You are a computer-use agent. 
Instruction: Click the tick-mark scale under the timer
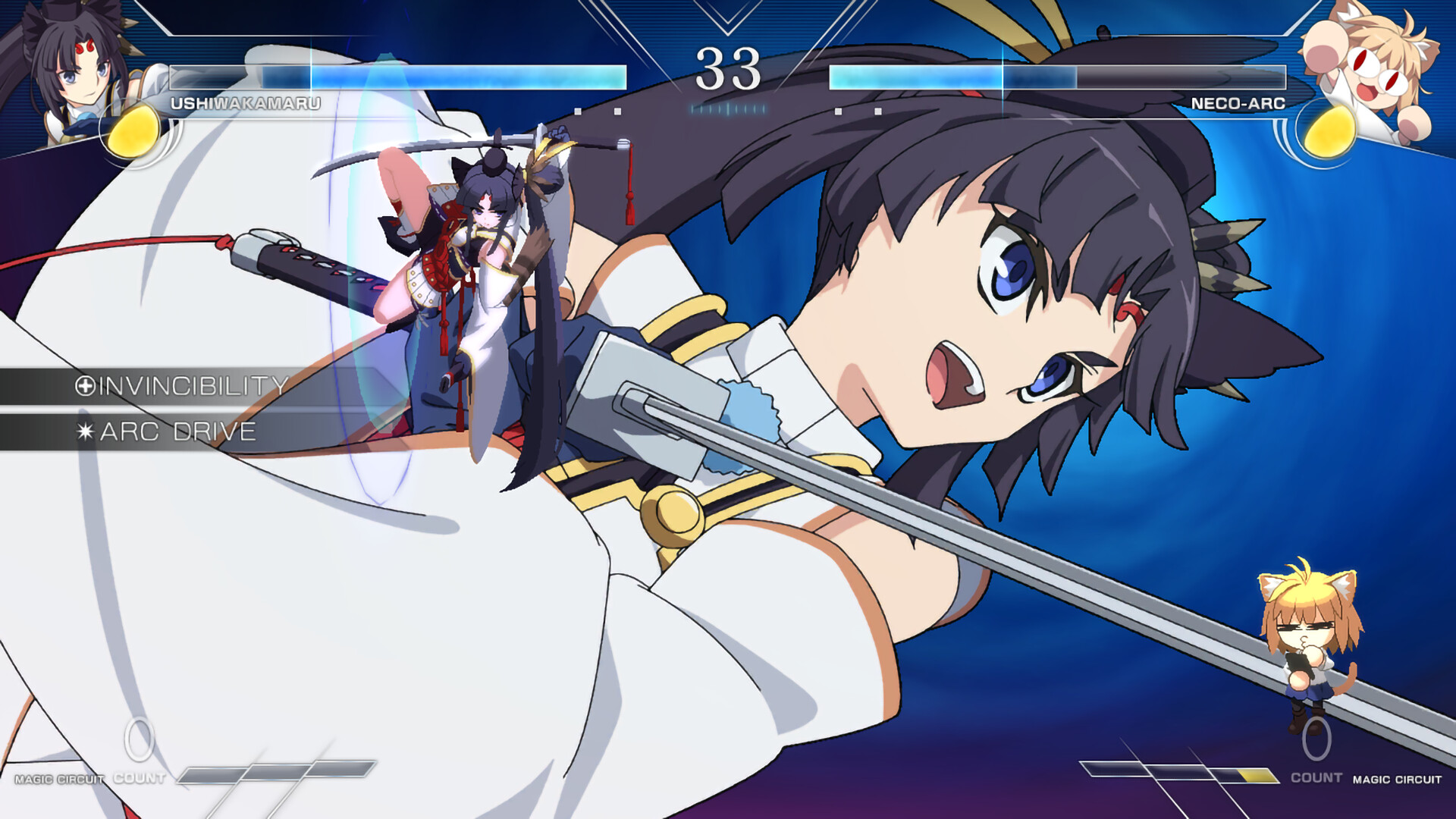(728, 108)
